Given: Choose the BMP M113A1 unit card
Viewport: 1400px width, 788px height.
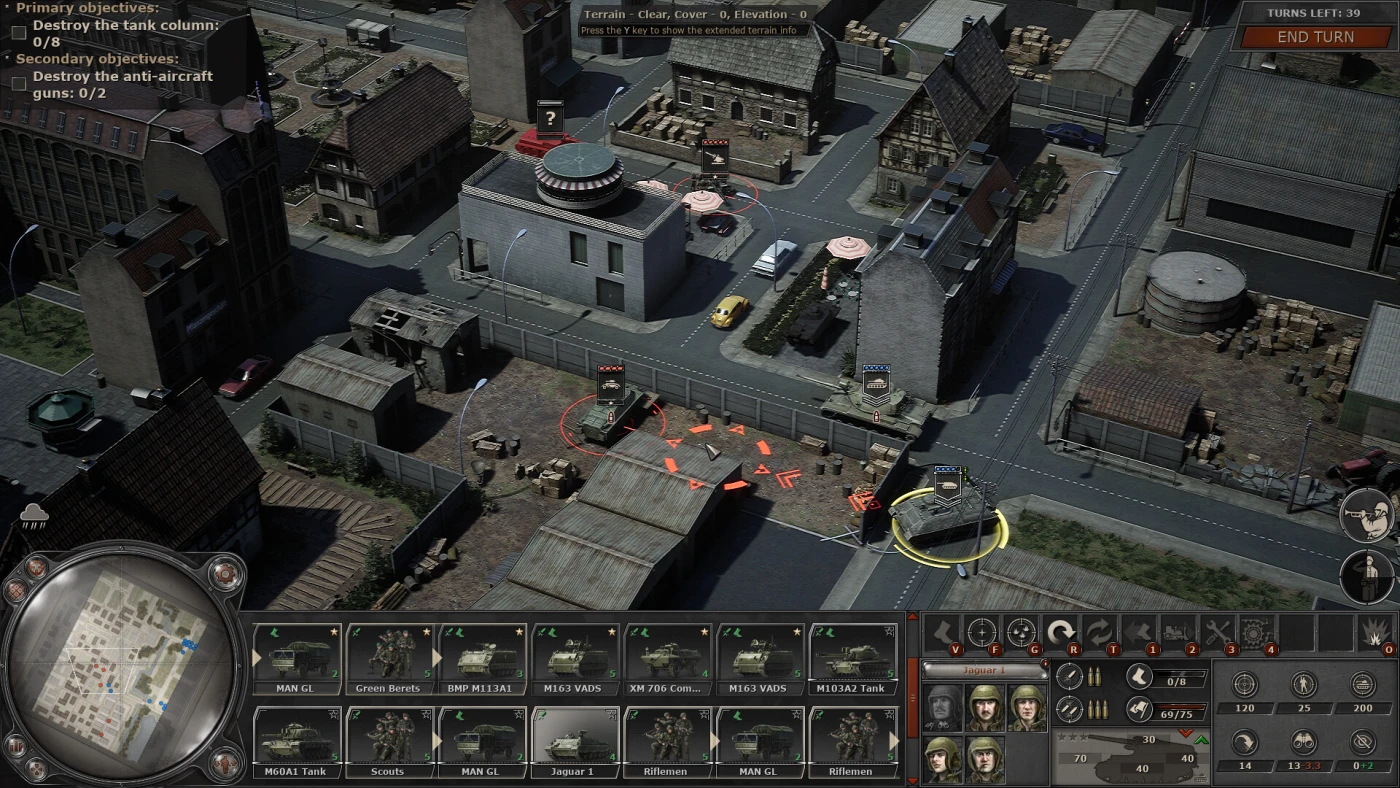Looking at the screenshot, I should 482,656.
